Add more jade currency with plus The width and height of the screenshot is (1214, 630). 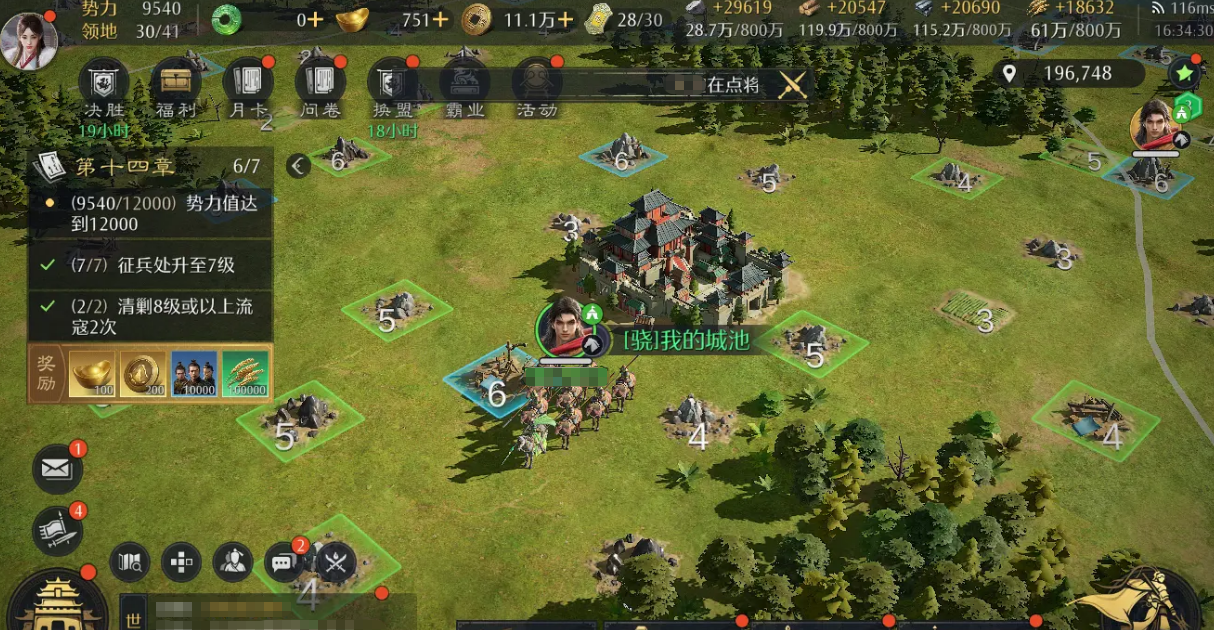[316, 19]
